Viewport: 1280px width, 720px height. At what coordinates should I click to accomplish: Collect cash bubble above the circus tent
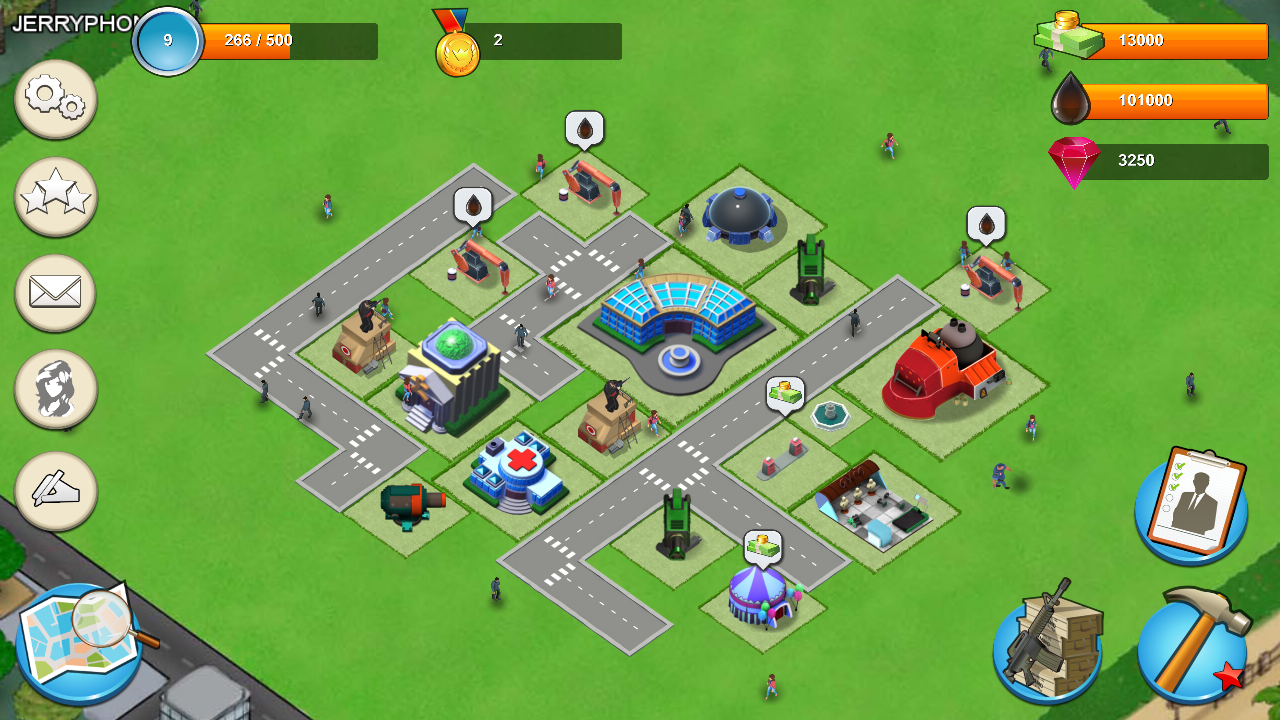pyautogui.click(x=762, y=547)
